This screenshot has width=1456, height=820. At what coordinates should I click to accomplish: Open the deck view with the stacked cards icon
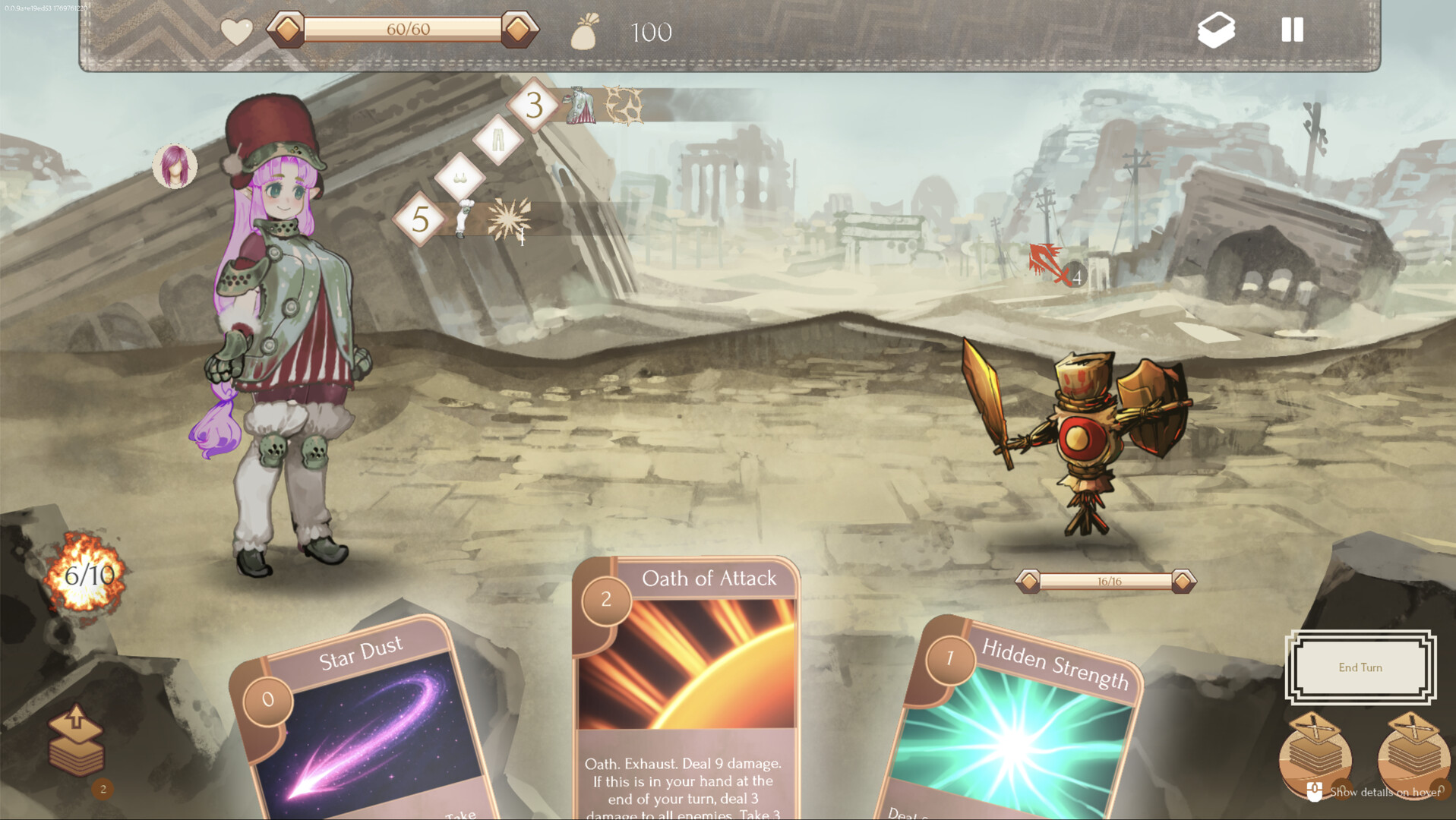click(1216, 30)
